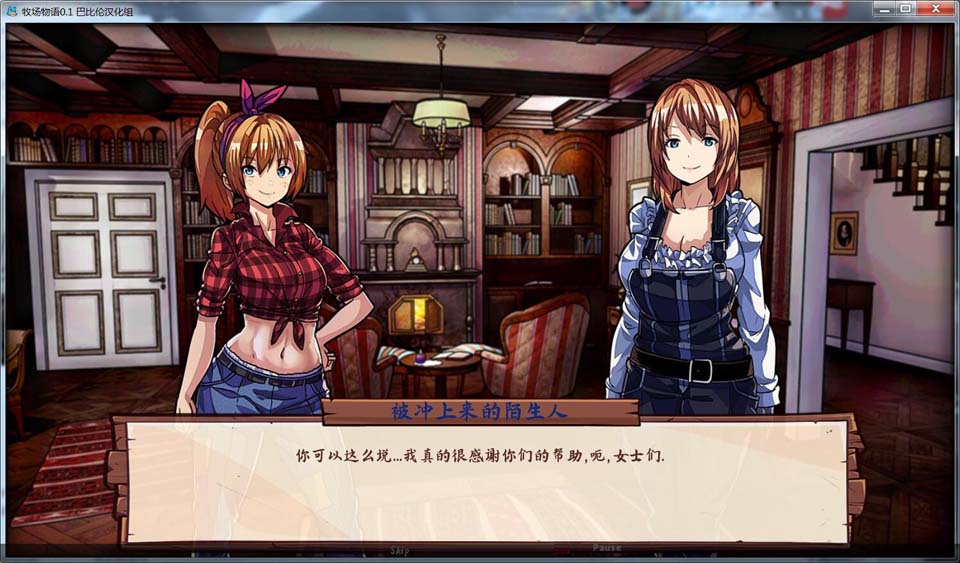960x563 pixels.
Task: Skip the dialogue with the Skip button
Action: 400,549
